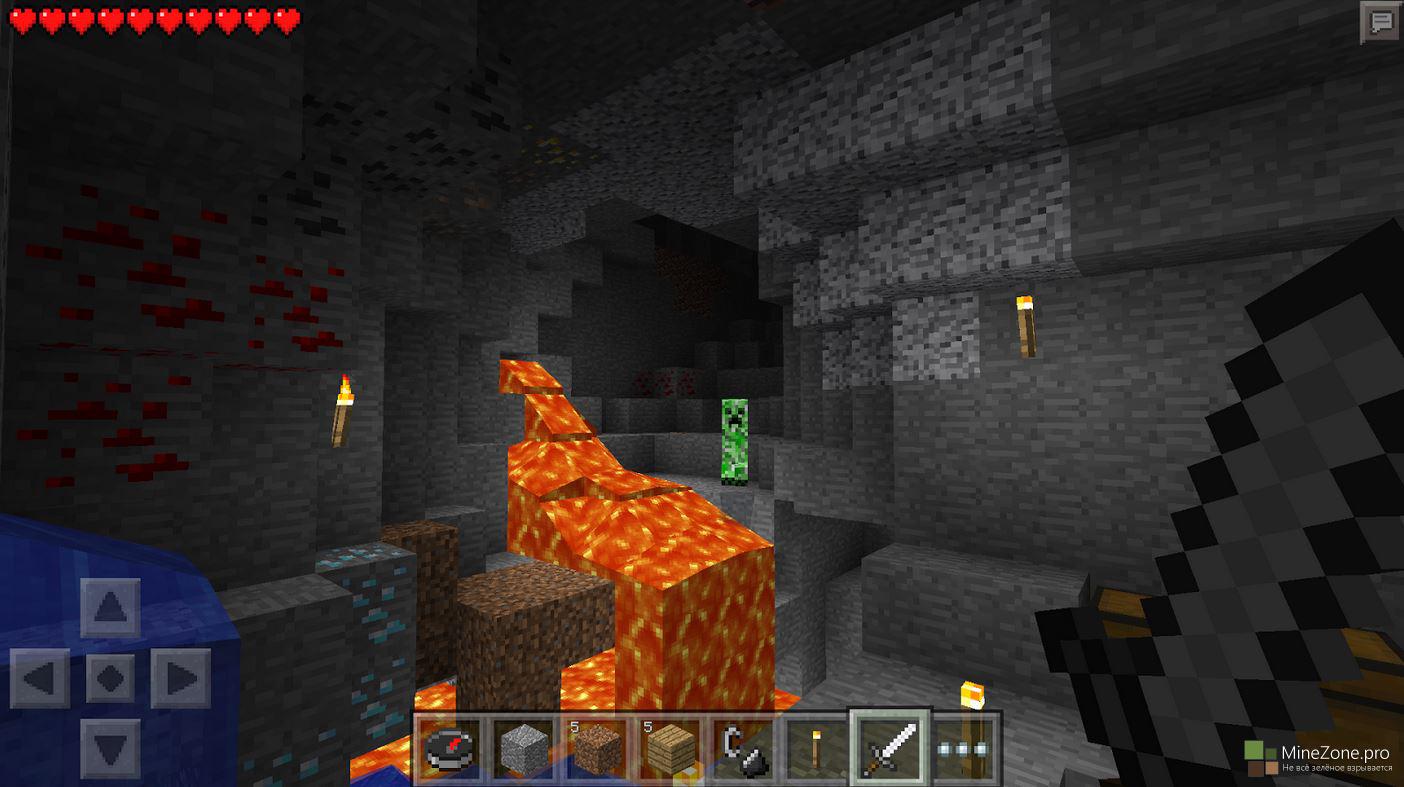Viewport: 1404px width, 787px height.
Task: Select the iron sword slot
Action: pyautogui.click(x=889, y=747)
